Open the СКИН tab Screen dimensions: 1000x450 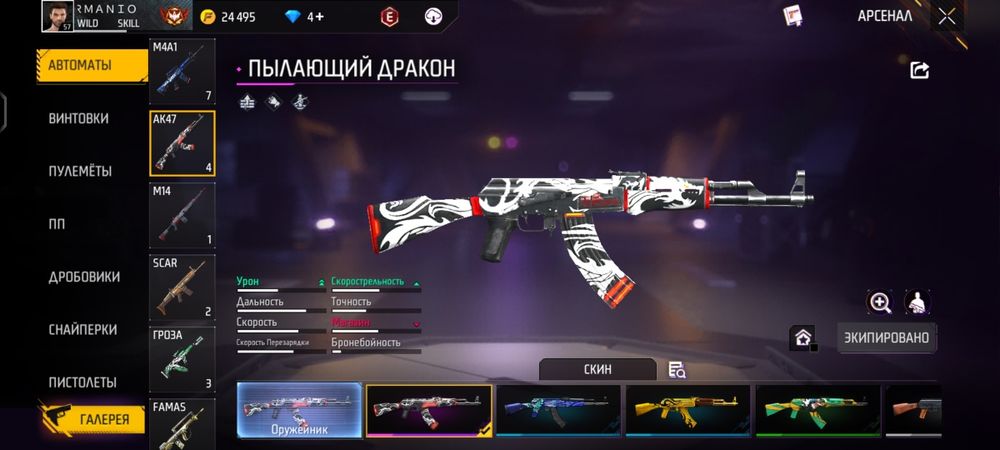(597, 369)
